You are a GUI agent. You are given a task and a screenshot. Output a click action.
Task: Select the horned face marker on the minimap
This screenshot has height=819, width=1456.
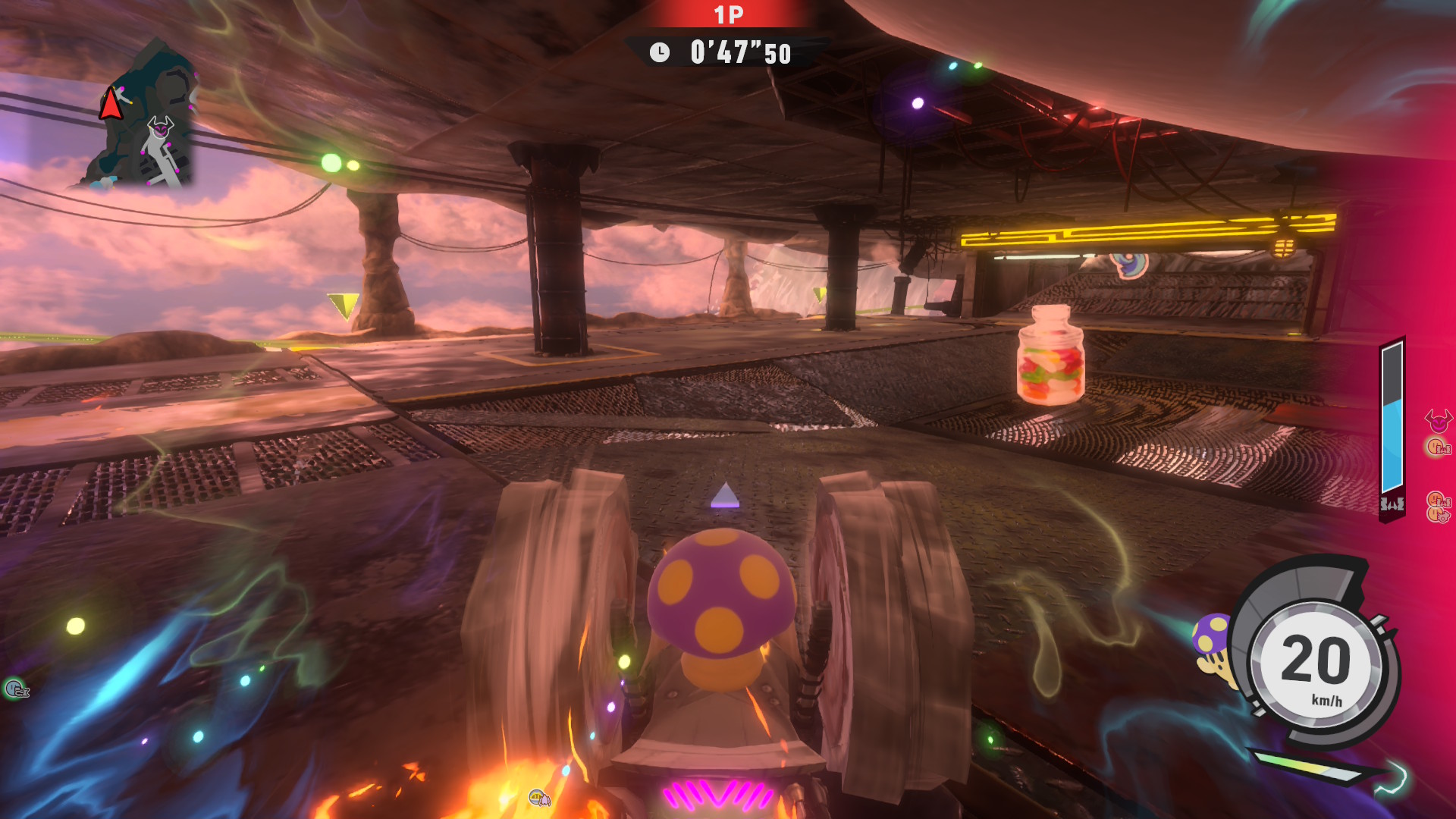click(160, 127)
